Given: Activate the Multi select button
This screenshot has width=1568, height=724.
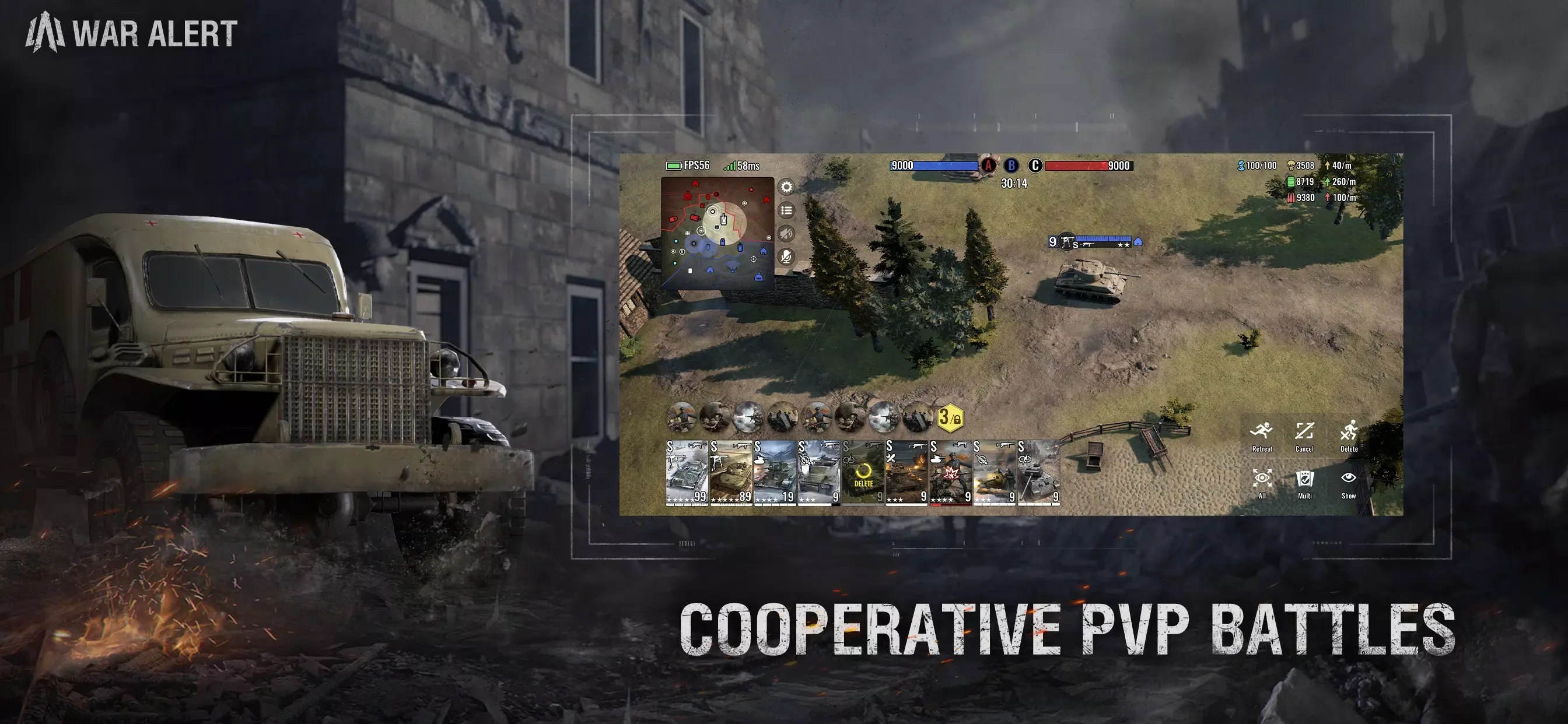Looking at the screenshot, I should point(1304,483).
